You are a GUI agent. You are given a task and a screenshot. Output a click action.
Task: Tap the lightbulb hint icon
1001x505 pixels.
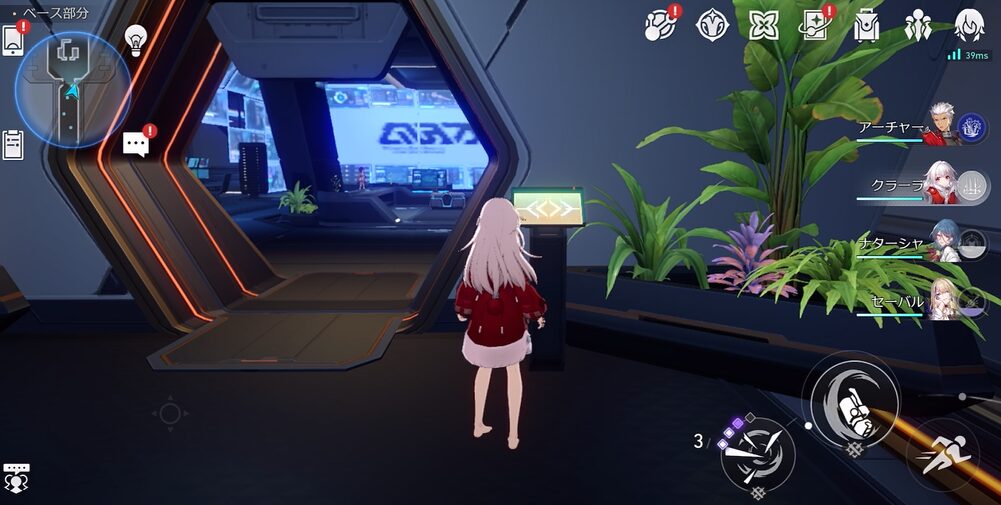click(x=136, y=40)
